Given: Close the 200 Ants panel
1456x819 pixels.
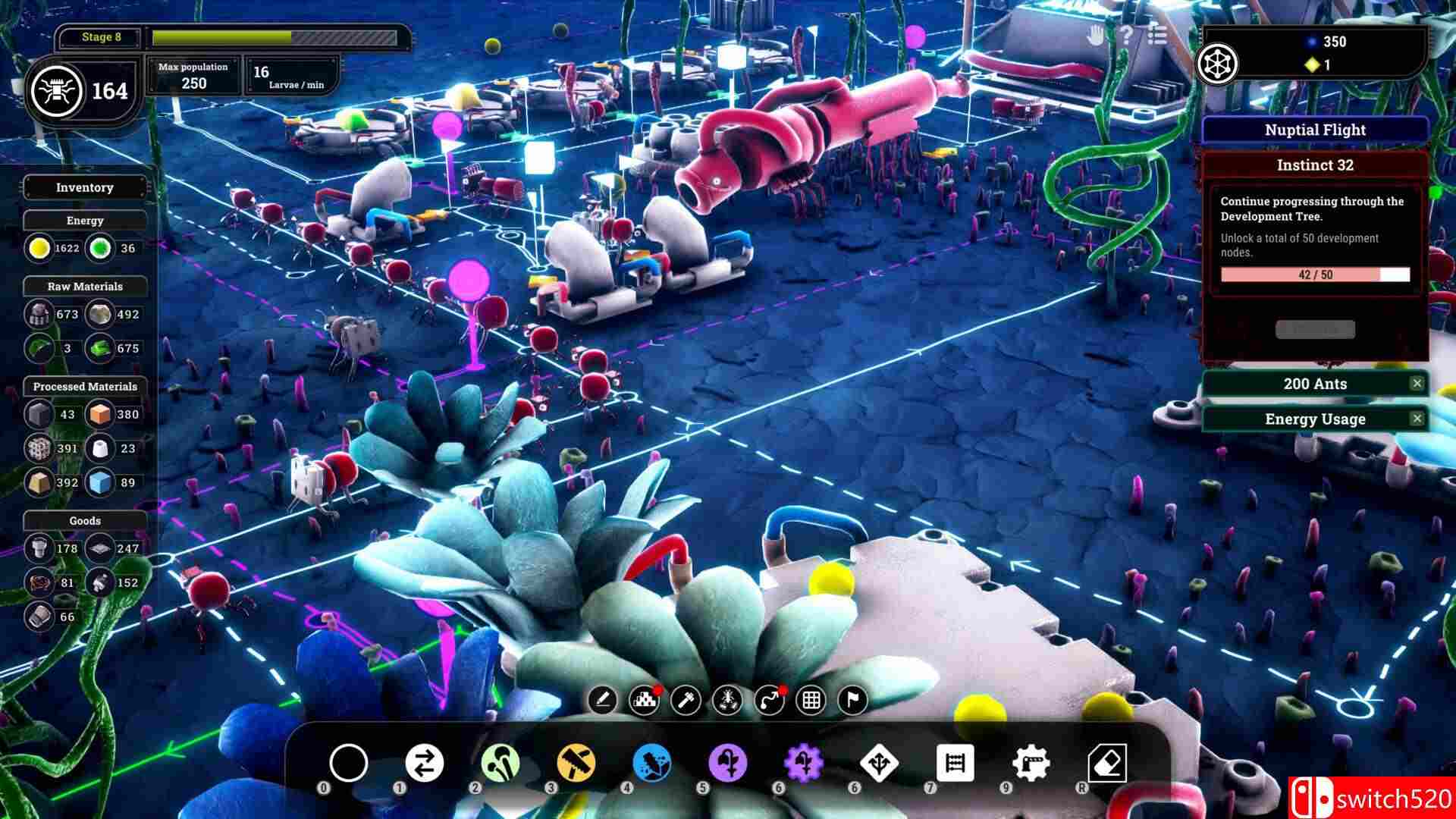Looking at the screenshot, I should pos(1417,384).
